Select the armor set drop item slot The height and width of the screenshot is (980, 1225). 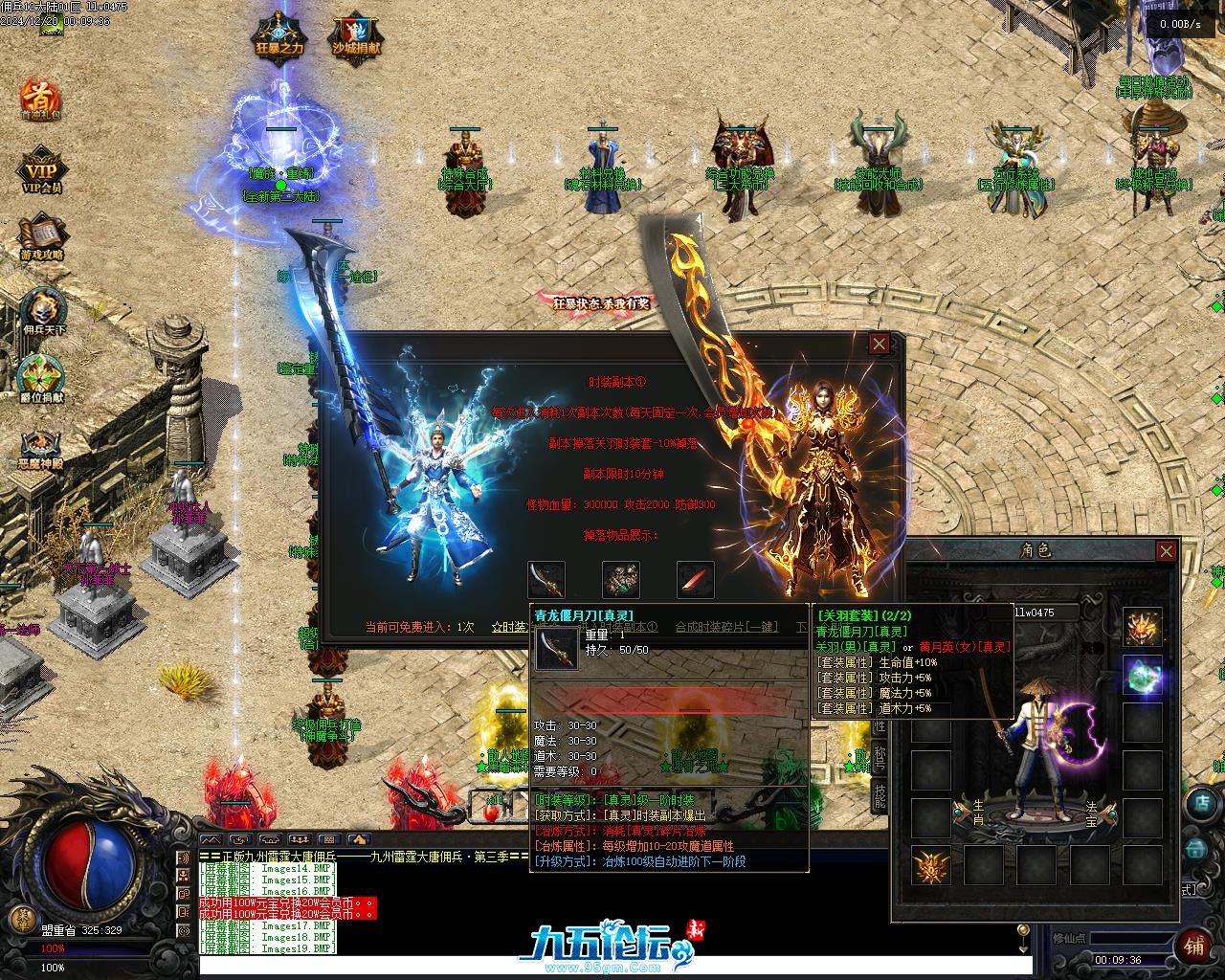click(620, 580)
